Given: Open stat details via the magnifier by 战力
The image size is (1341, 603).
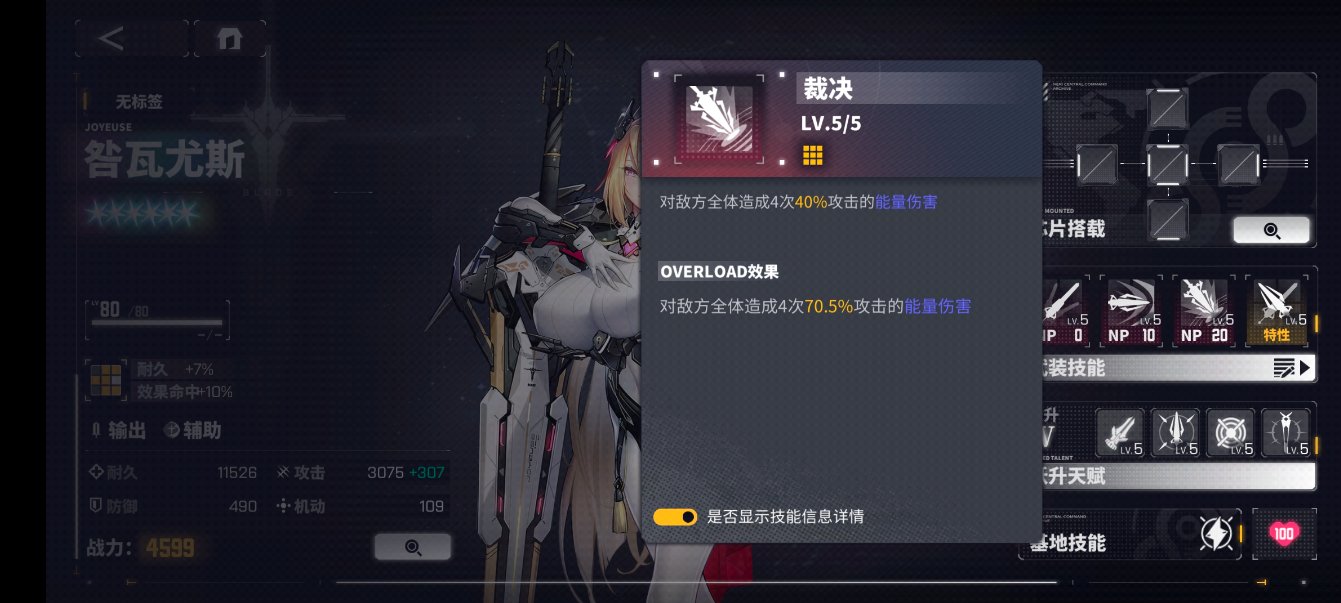Looking at the screenshot, I should click(412, 547).
